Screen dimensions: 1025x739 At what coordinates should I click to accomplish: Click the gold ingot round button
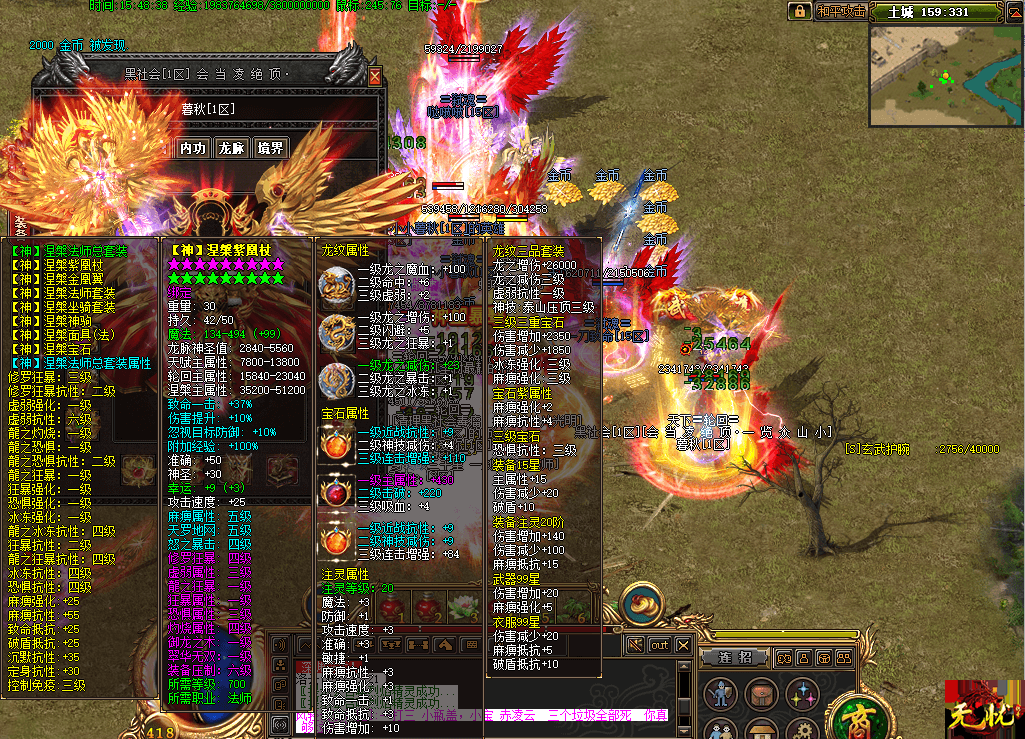[x=643, y=605]
